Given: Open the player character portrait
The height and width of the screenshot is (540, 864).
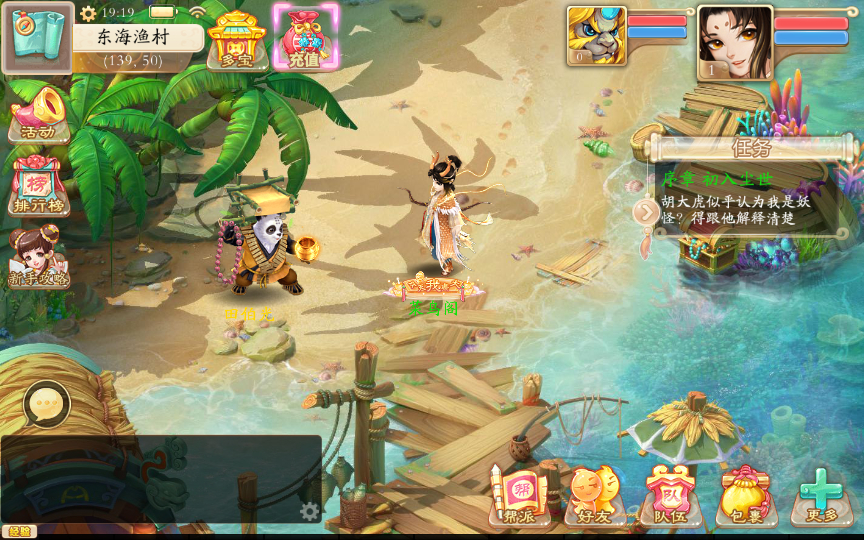Looking at the screenshot, I should (x=734, y=42).
